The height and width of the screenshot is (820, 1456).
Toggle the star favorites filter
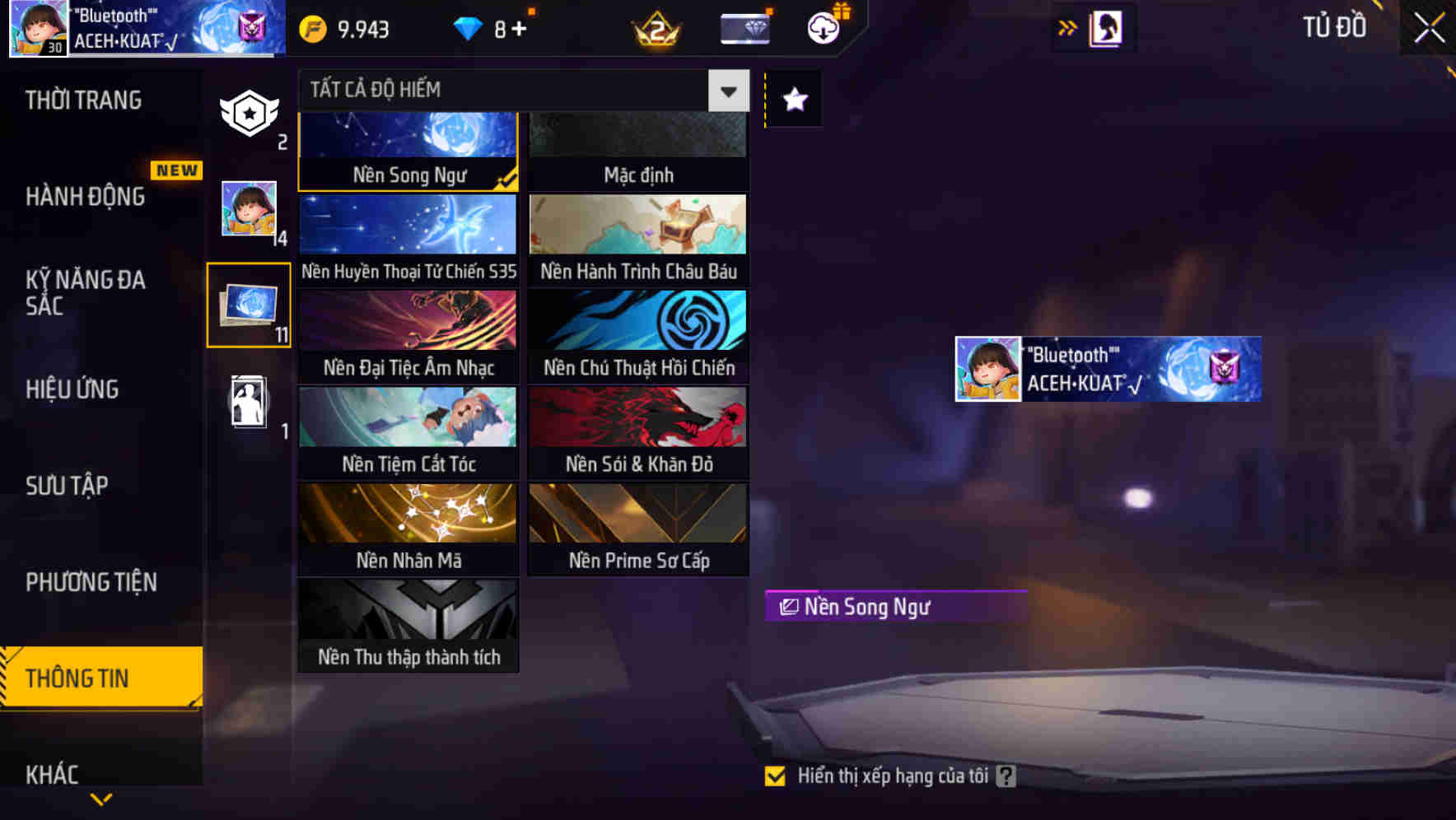point(793,100)
